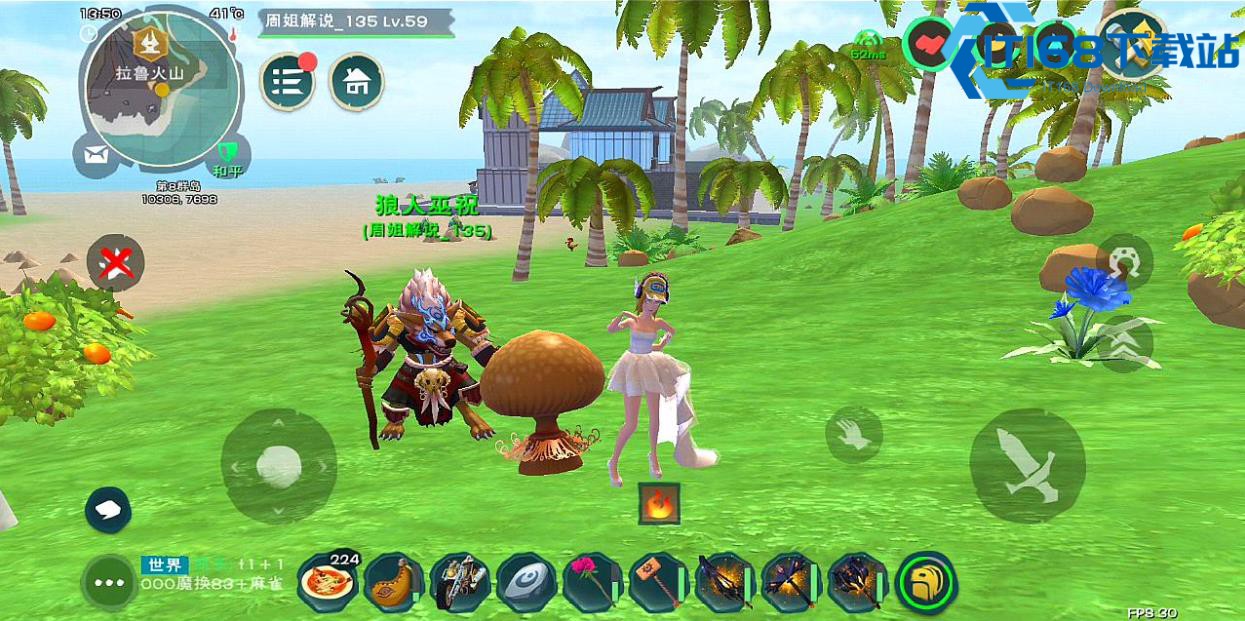Screen dimensions: 1245x621
Task: Tap the sword attack button
Action: coord(1027,465)
